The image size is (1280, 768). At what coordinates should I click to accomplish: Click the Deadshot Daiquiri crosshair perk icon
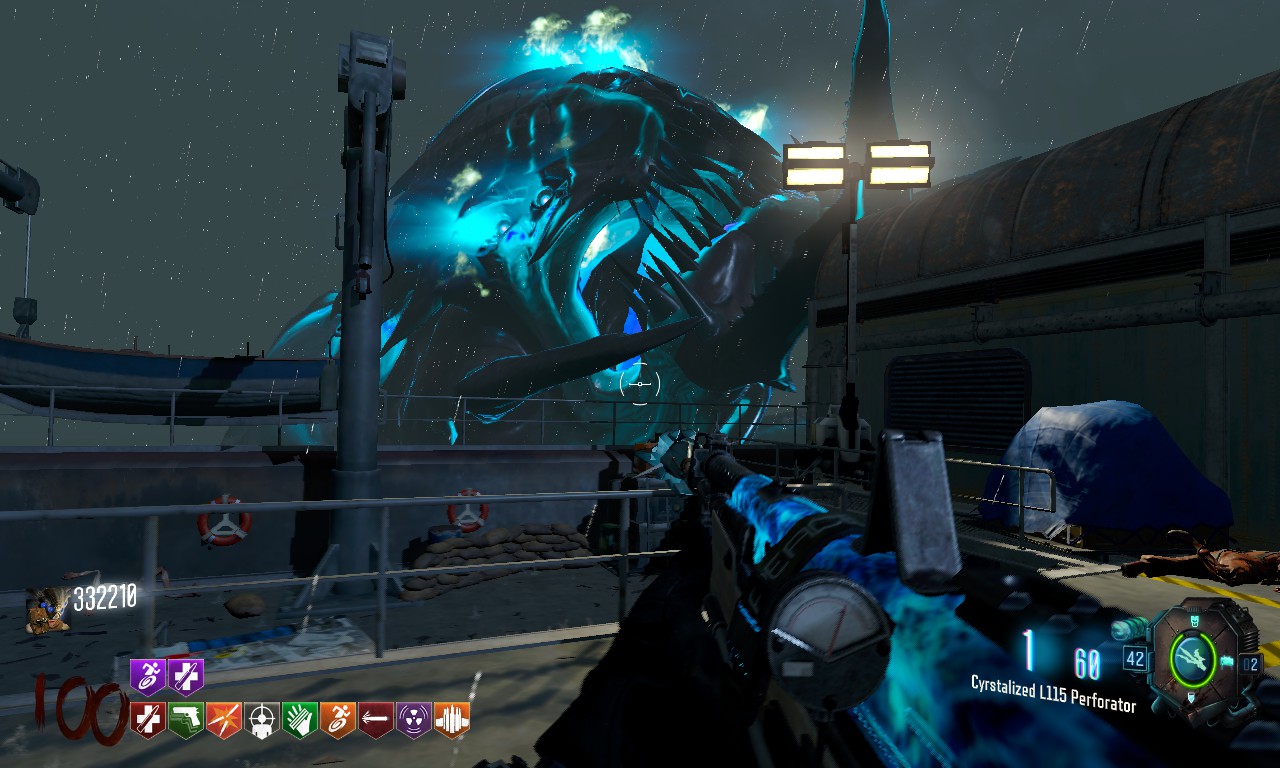[x=261, y=717]
